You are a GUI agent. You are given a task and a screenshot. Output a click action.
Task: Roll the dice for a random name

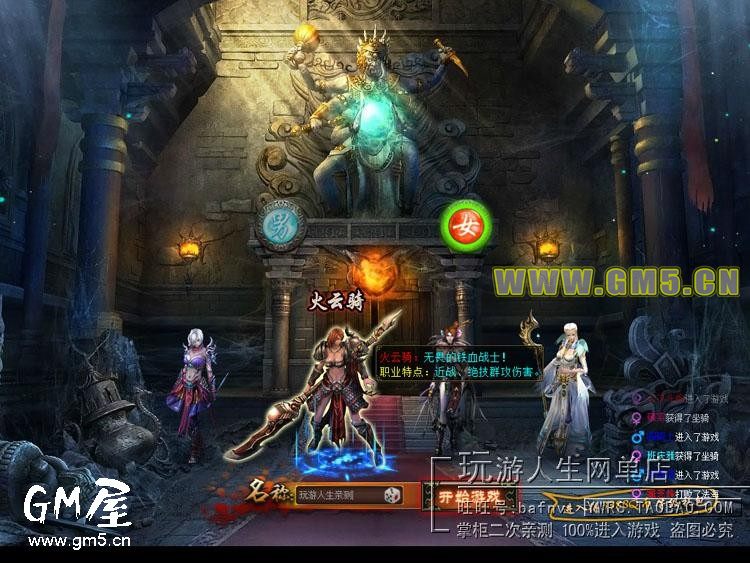394,494
